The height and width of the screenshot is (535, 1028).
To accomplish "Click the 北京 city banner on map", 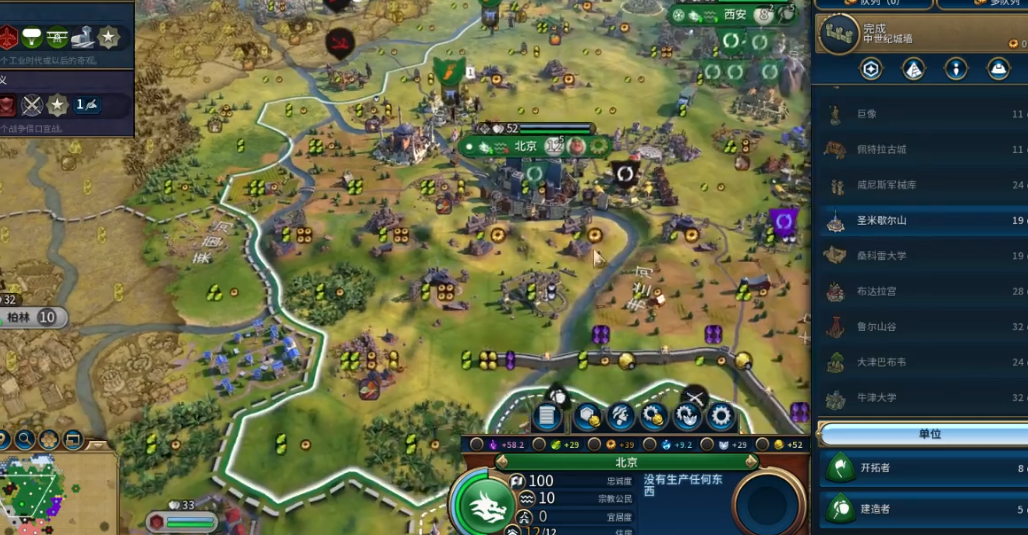I will [526, 146].
